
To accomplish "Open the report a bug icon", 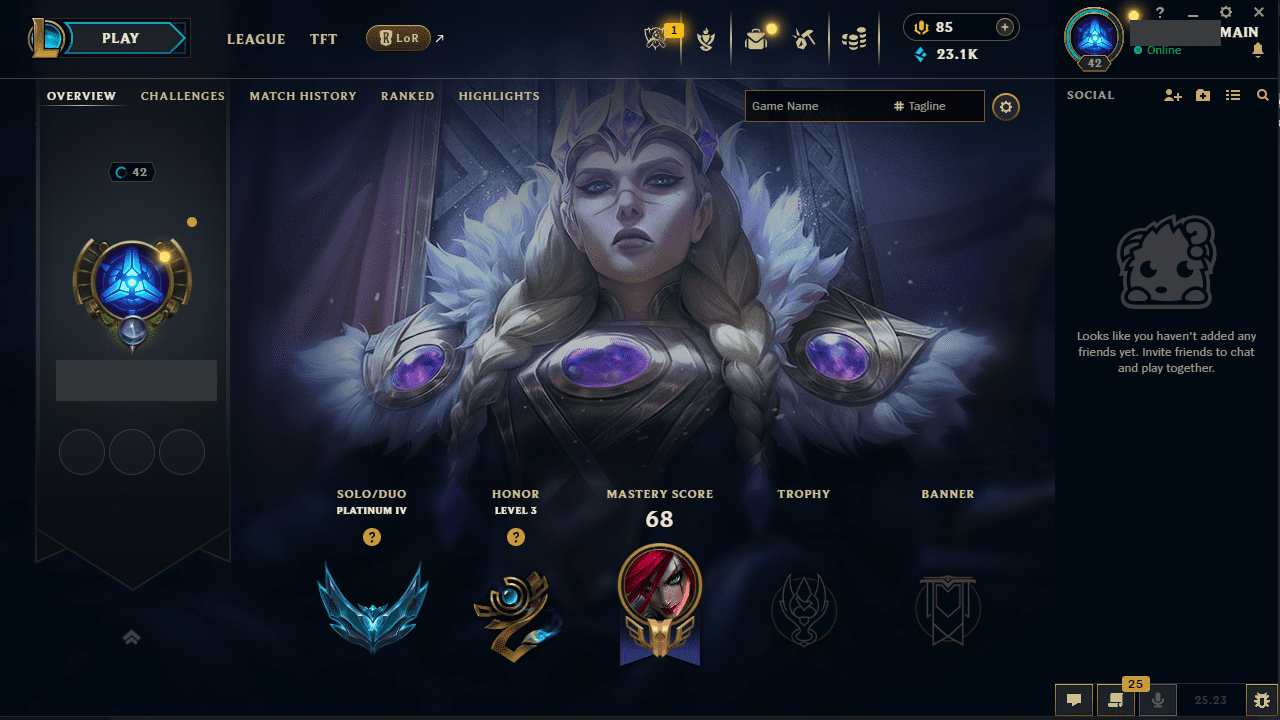I will coord(1263,700).
